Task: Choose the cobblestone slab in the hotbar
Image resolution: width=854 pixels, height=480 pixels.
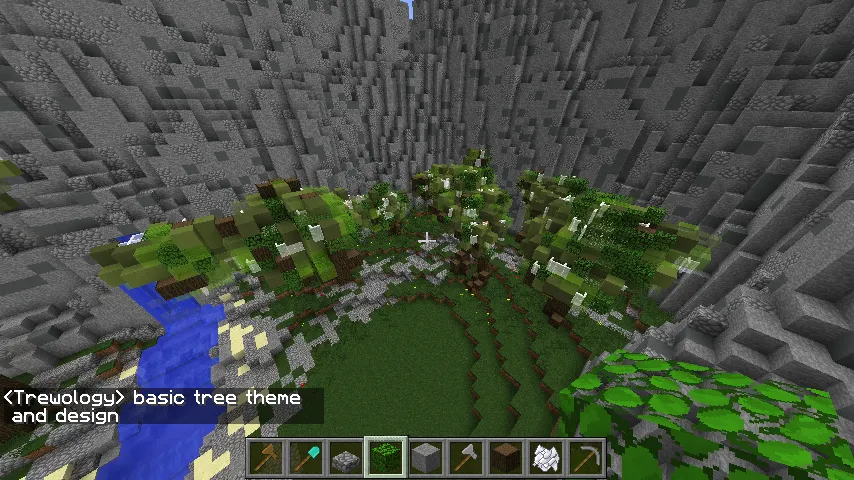Action: tap(347, 458)
